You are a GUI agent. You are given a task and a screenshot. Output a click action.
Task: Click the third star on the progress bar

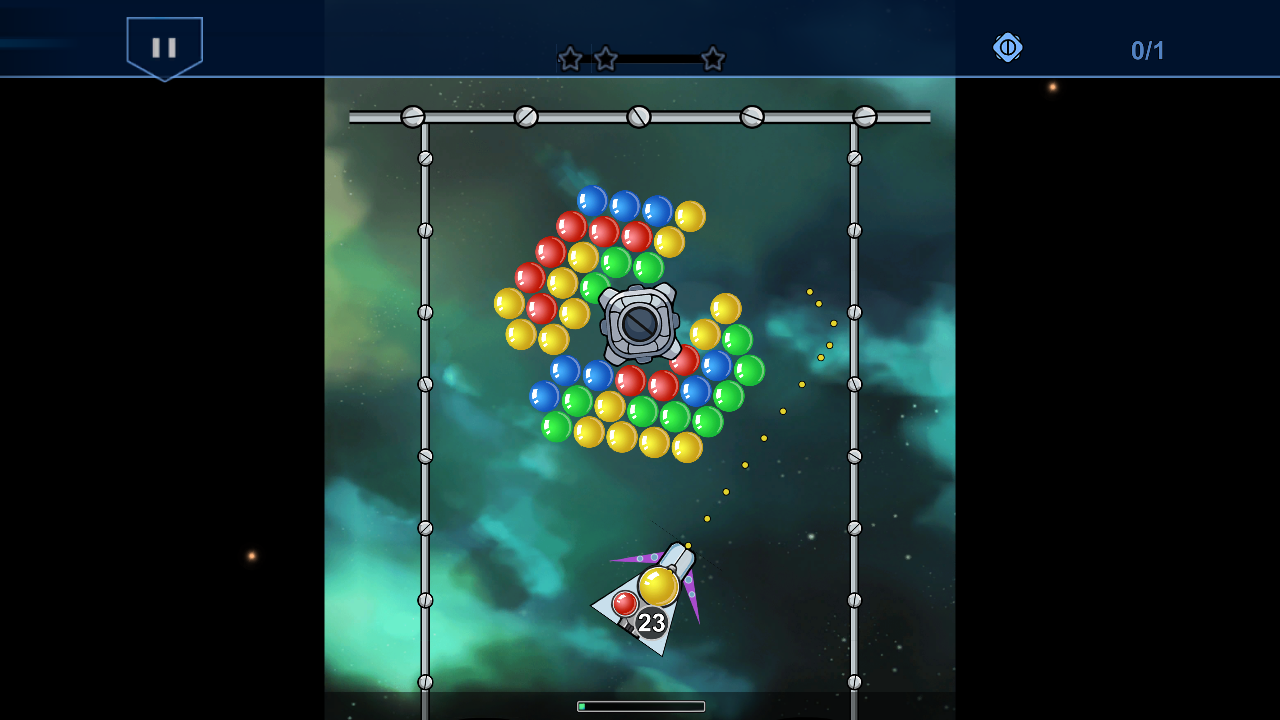(713, 59)
